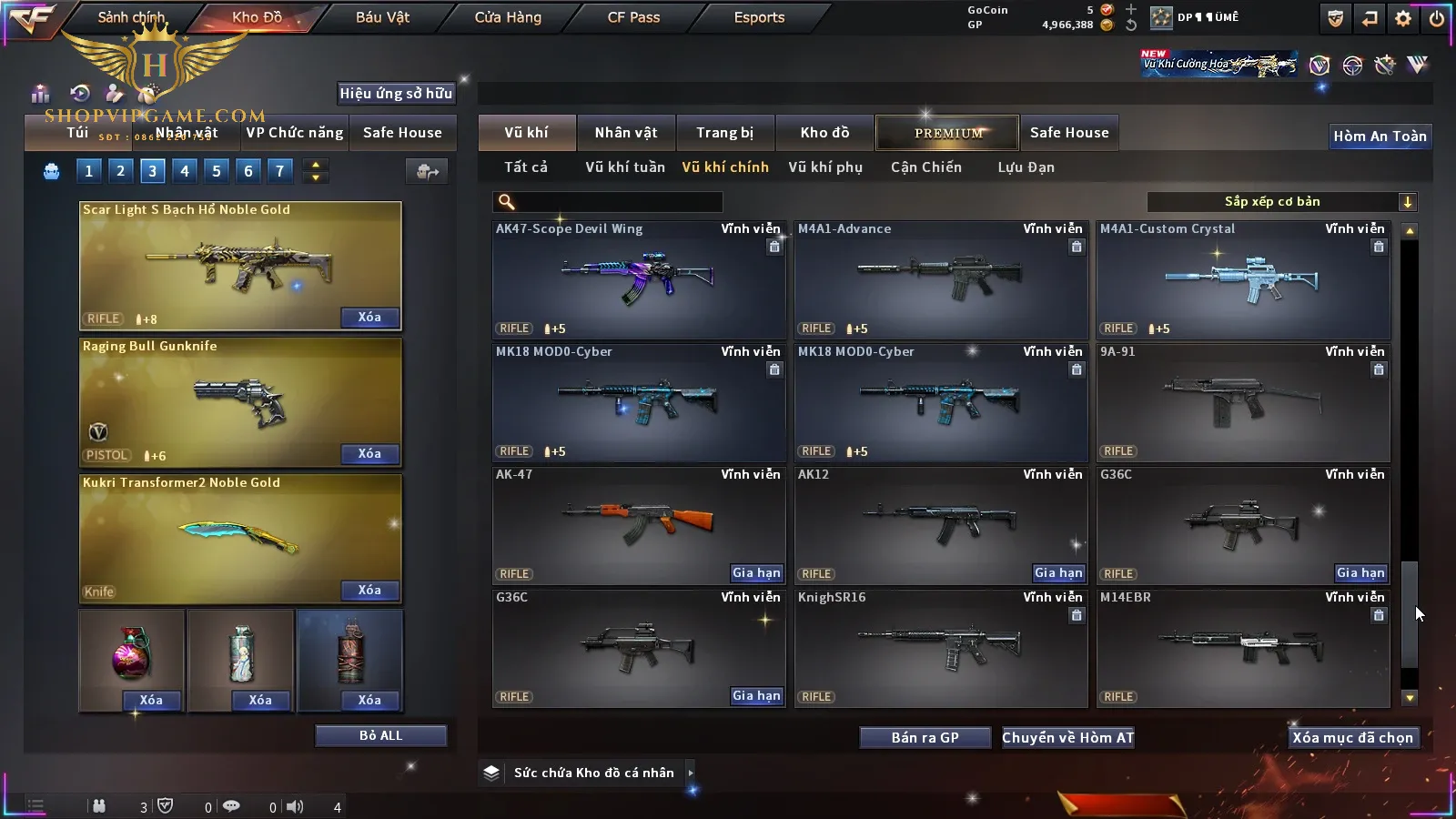Click the Bỏ ALL button
This screenshot has width=1456, height=819.
click(380, 736)
